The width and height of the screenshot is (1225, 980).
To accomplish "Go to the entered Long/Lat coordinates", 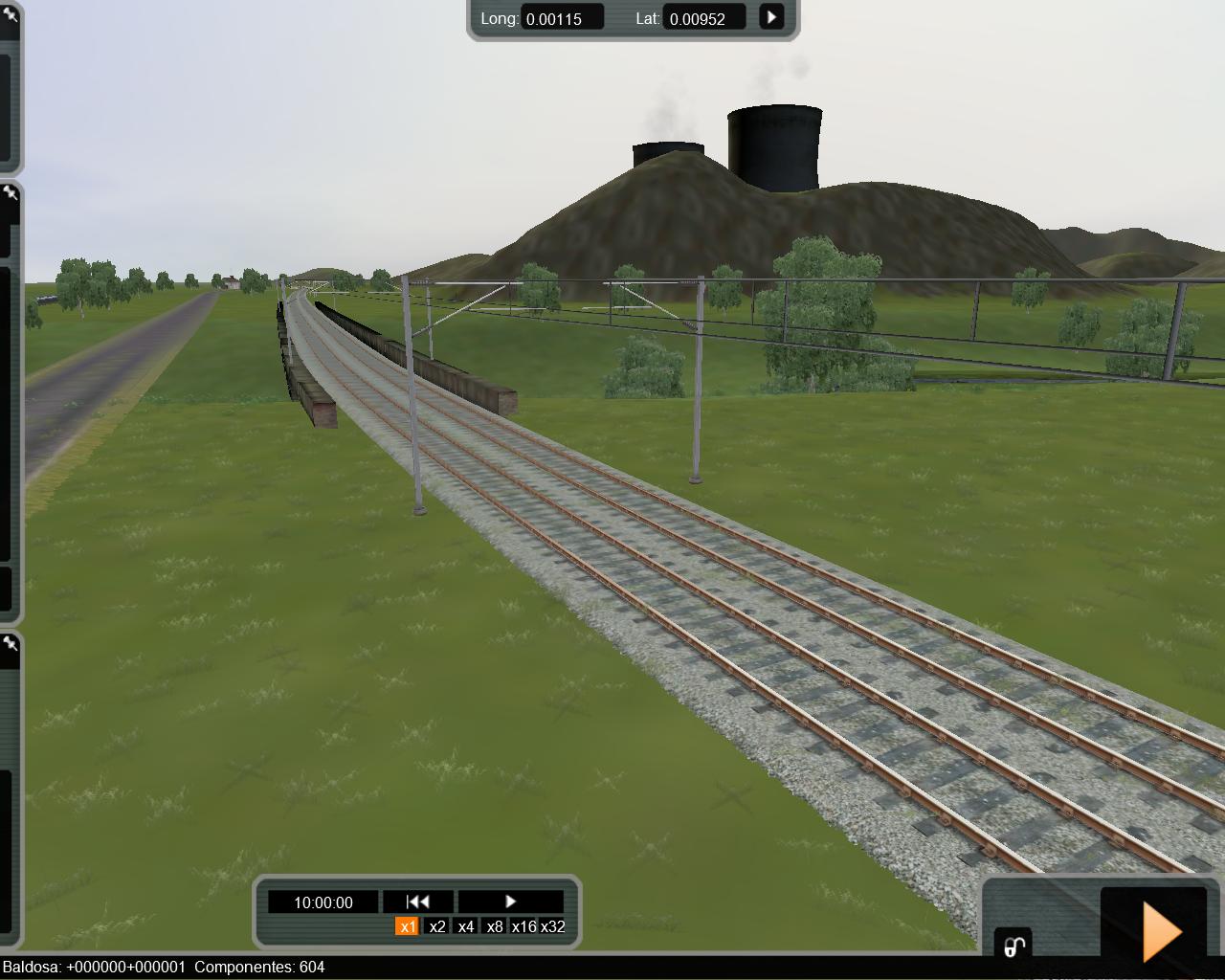I will (771, 17).
